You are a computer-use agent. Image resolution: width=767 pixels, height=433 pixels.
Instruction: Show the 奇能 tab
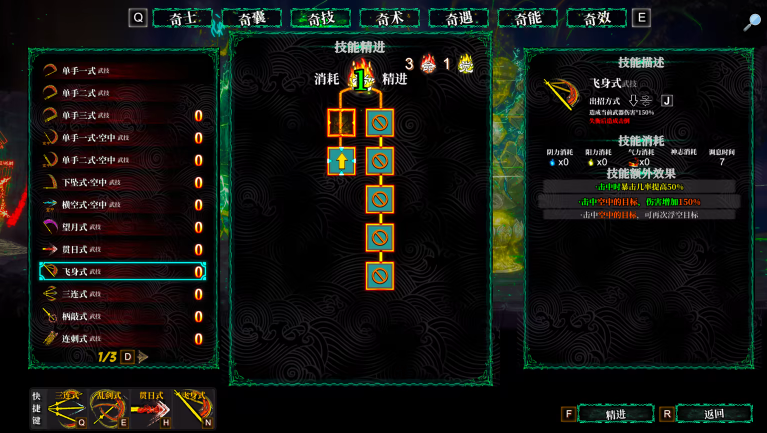click(528, 18)
